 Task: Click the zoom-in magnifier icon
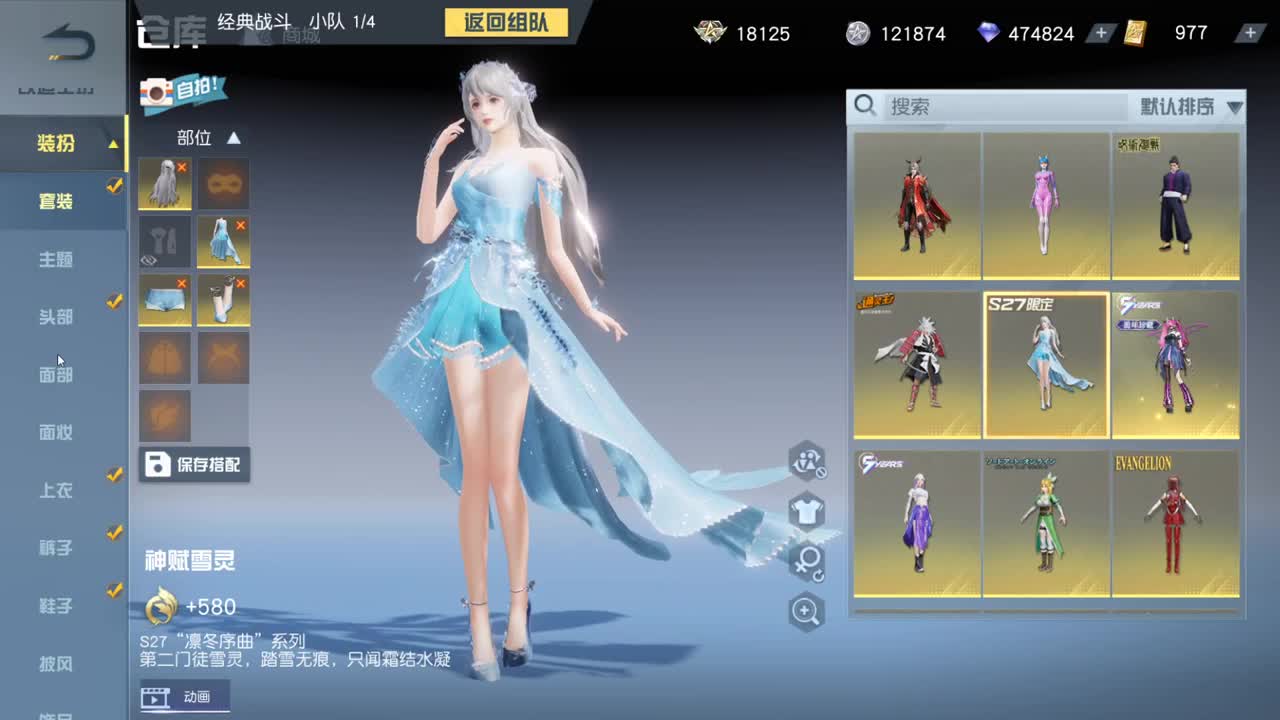(x=806, y=610)
